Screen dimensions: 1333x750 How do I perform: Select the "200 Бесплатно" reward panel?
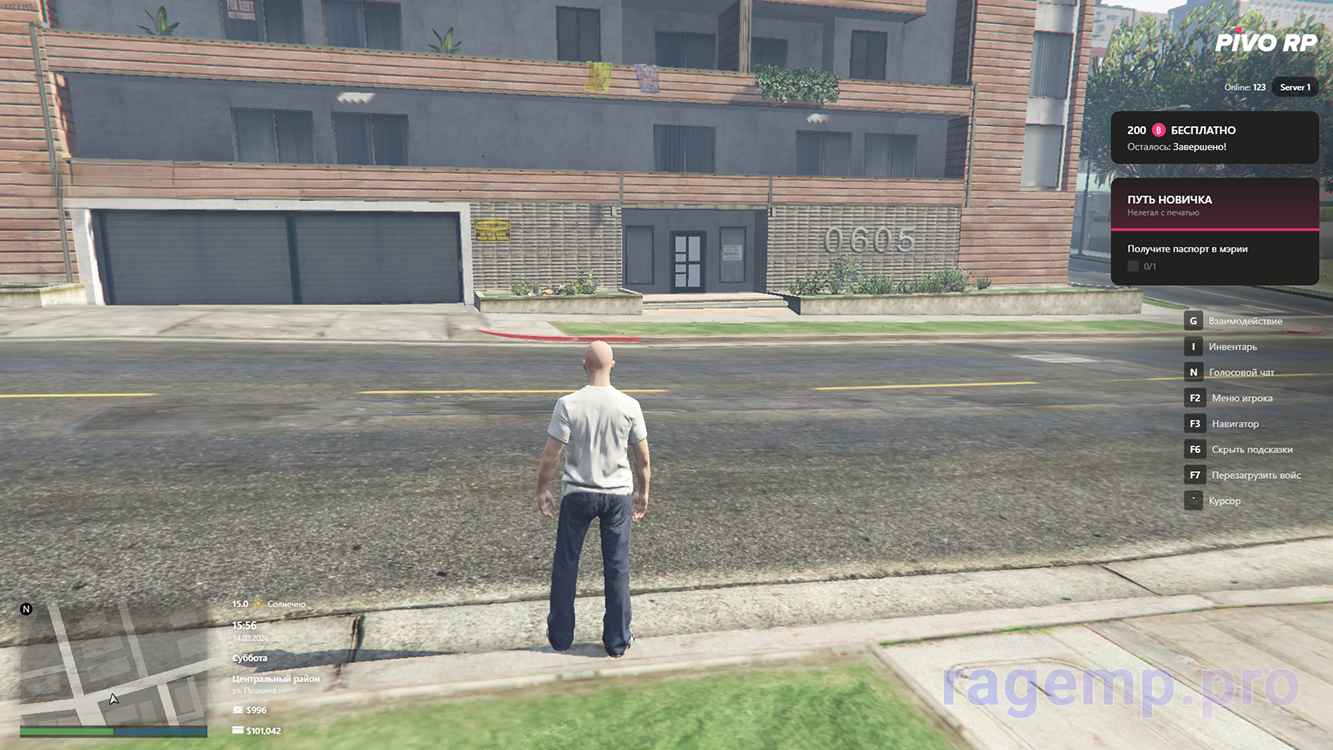point(1214,137)
